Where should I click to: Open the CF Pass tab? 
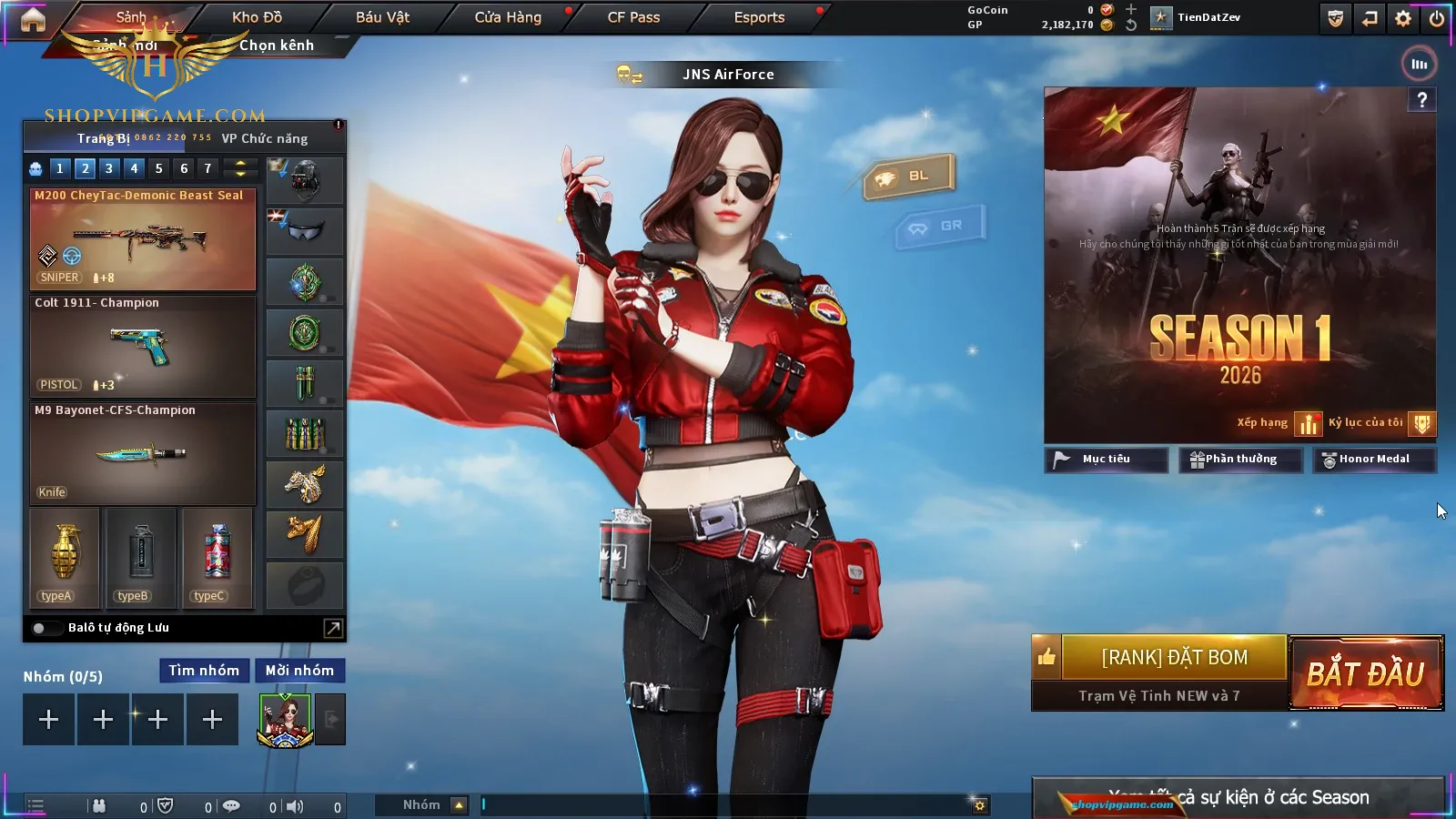(633, 17)
